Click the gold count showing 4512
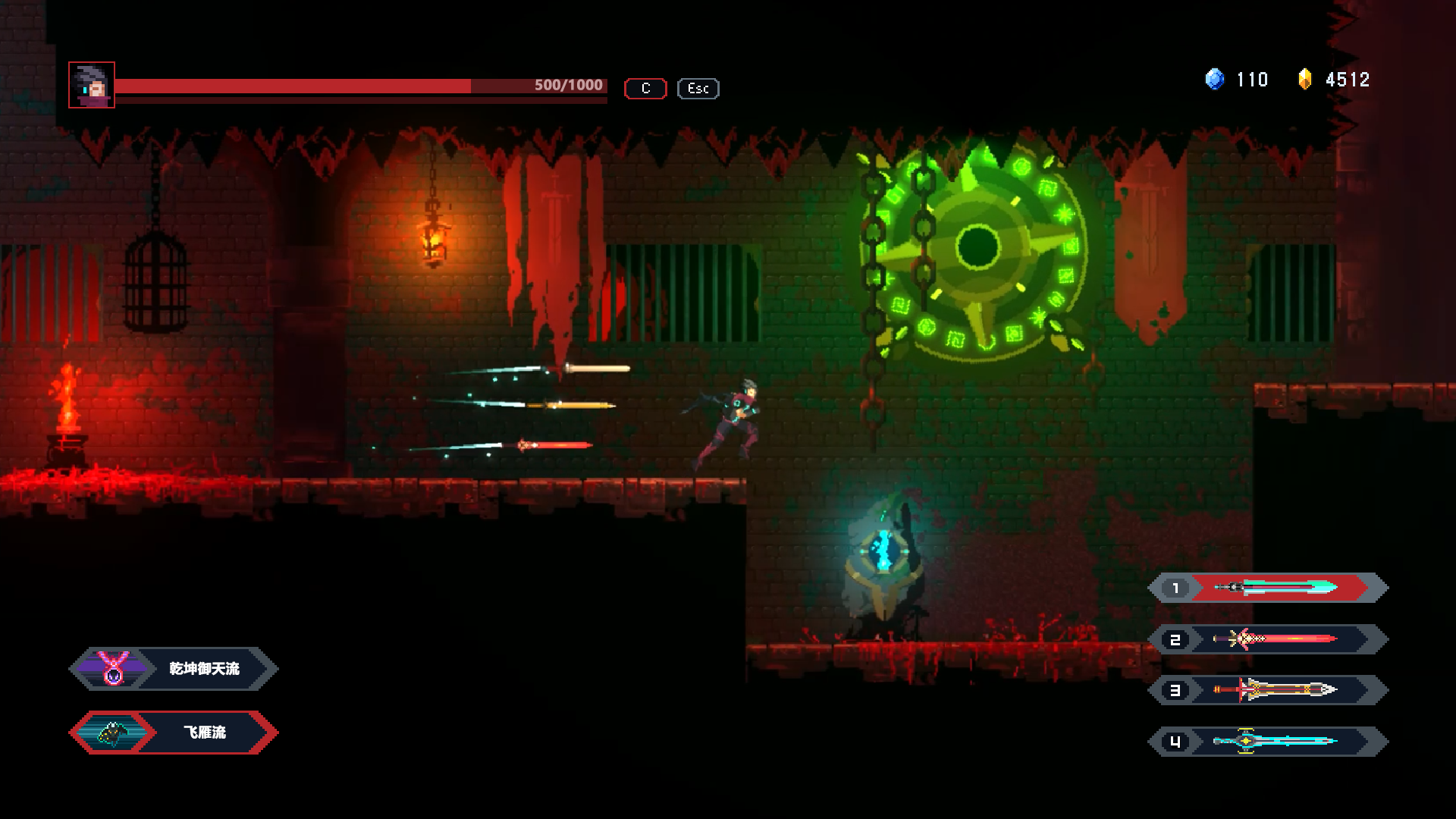Image resolution: width=1456 pixels, height=819 pixels. click(1348, 80)
